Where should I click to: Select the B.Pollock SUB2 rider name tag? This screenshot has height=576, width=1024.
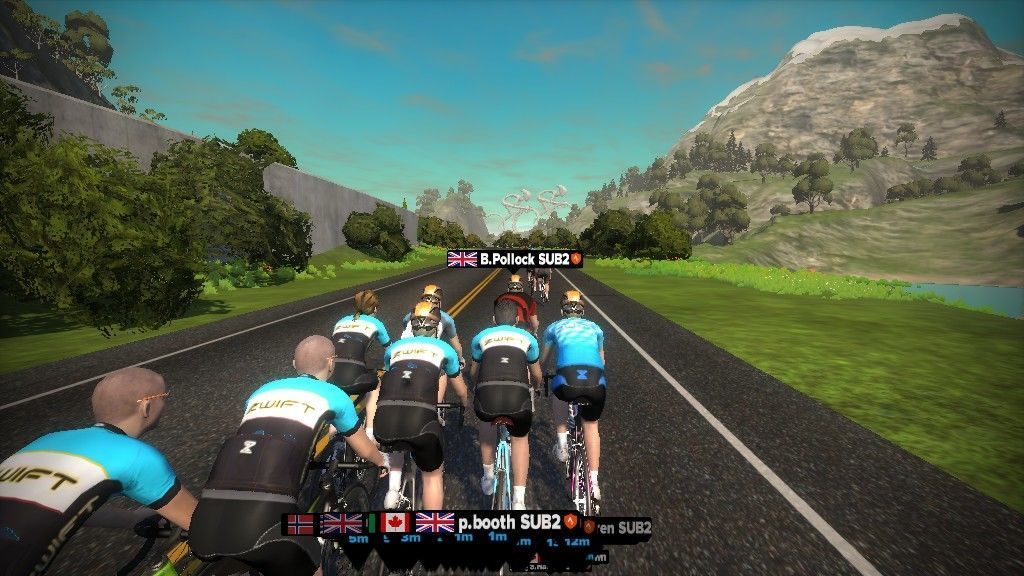pyautogui.click(x=515, y=259)
